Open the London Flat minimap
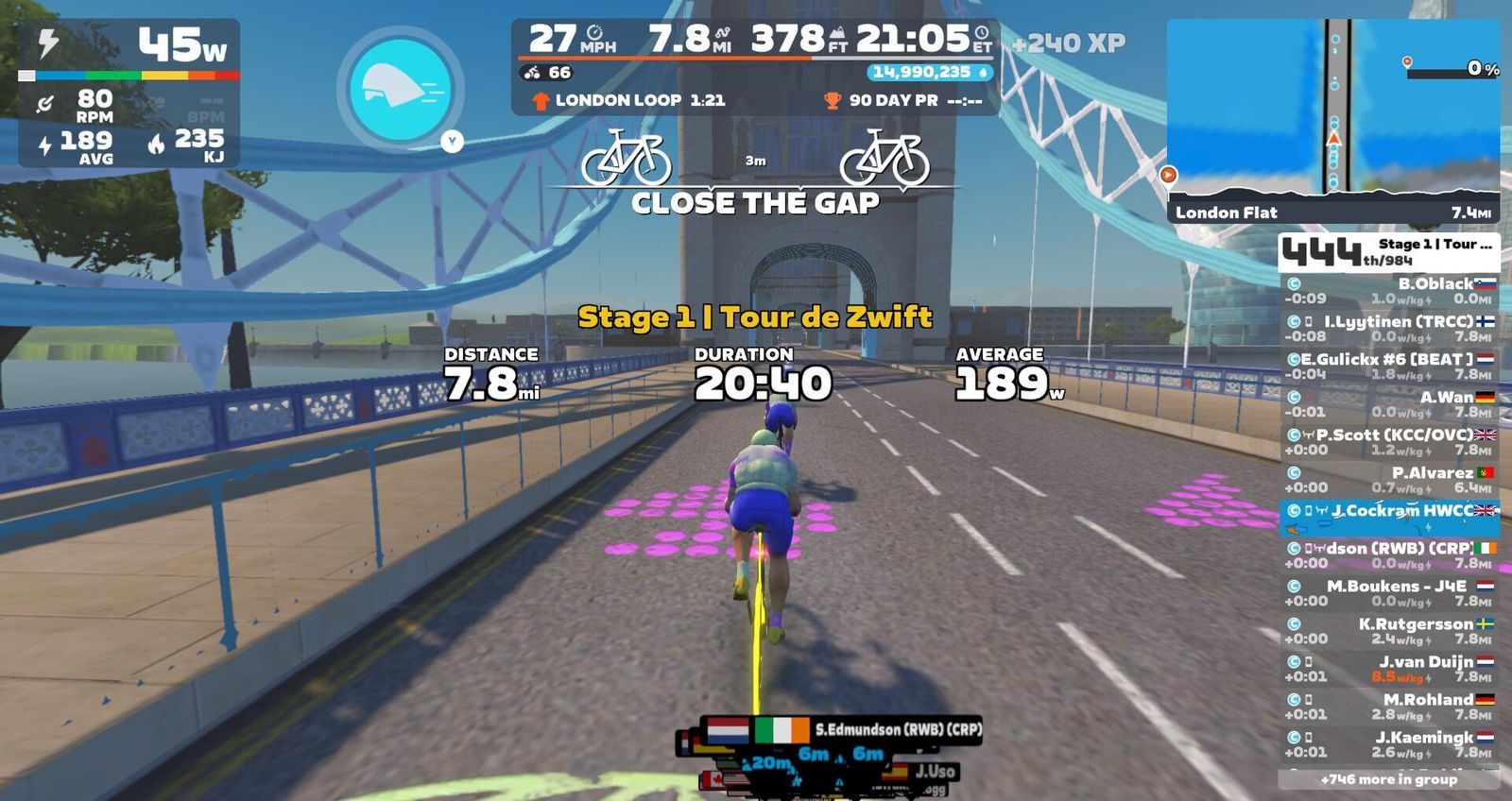 tap(1332, 120)
